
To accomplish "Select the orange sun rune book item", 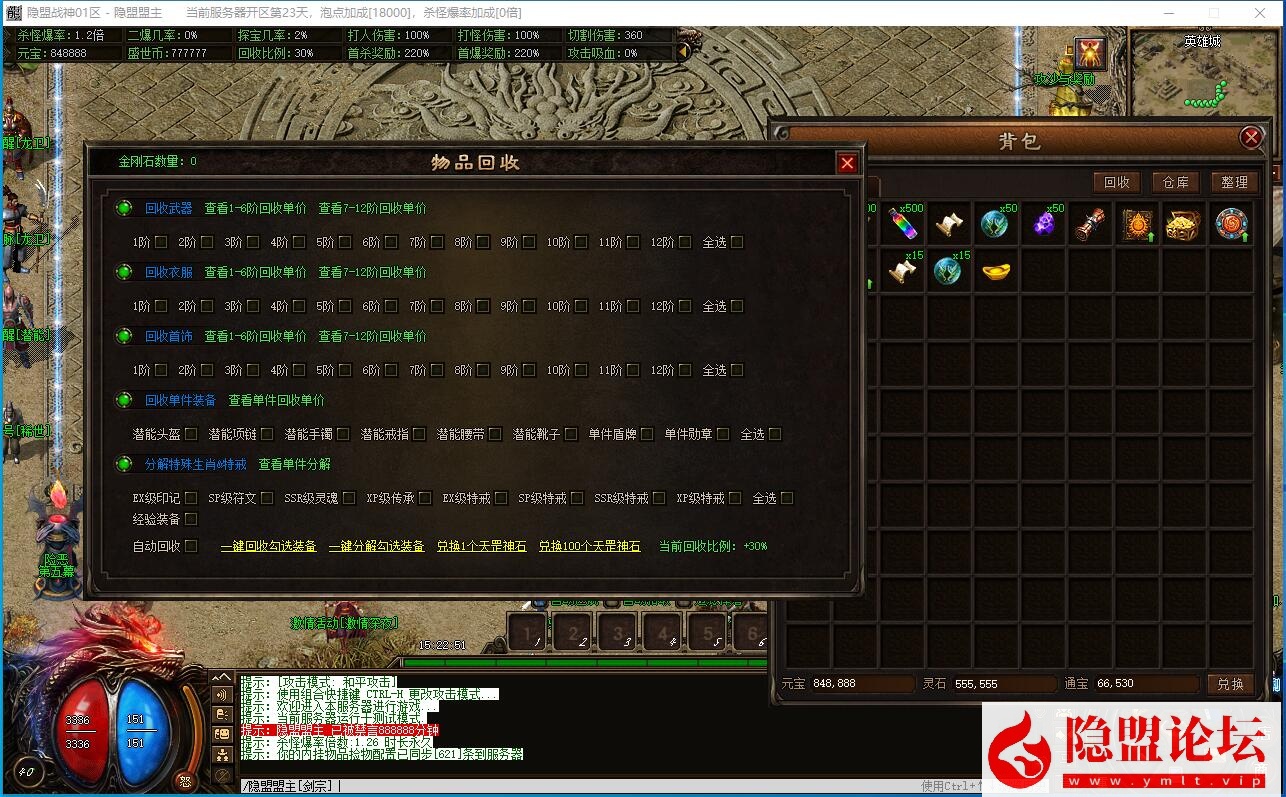I will [x=1137, y=222].
